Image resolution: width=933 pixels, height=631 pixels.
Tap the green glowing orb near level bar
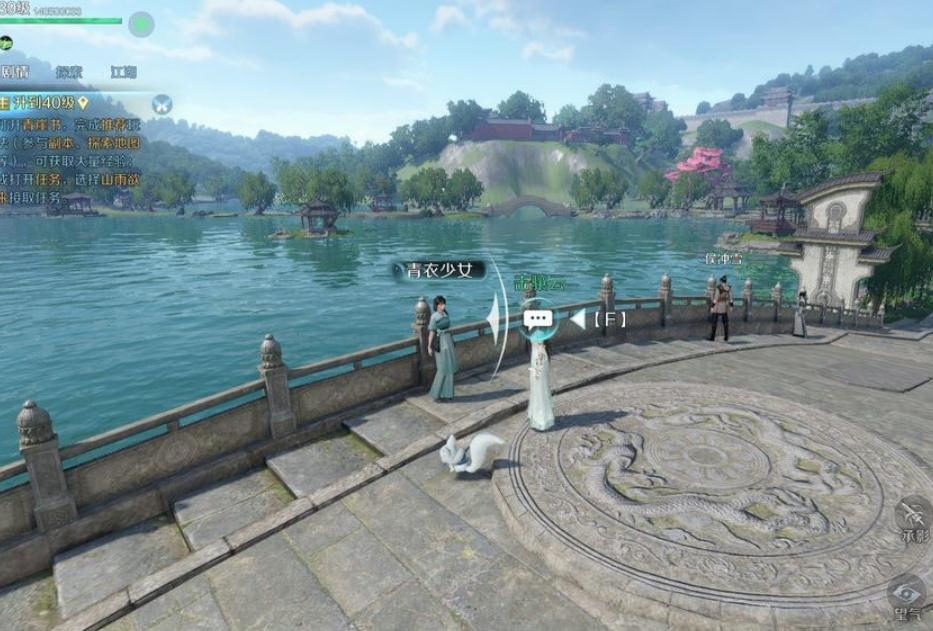(142, 22)
